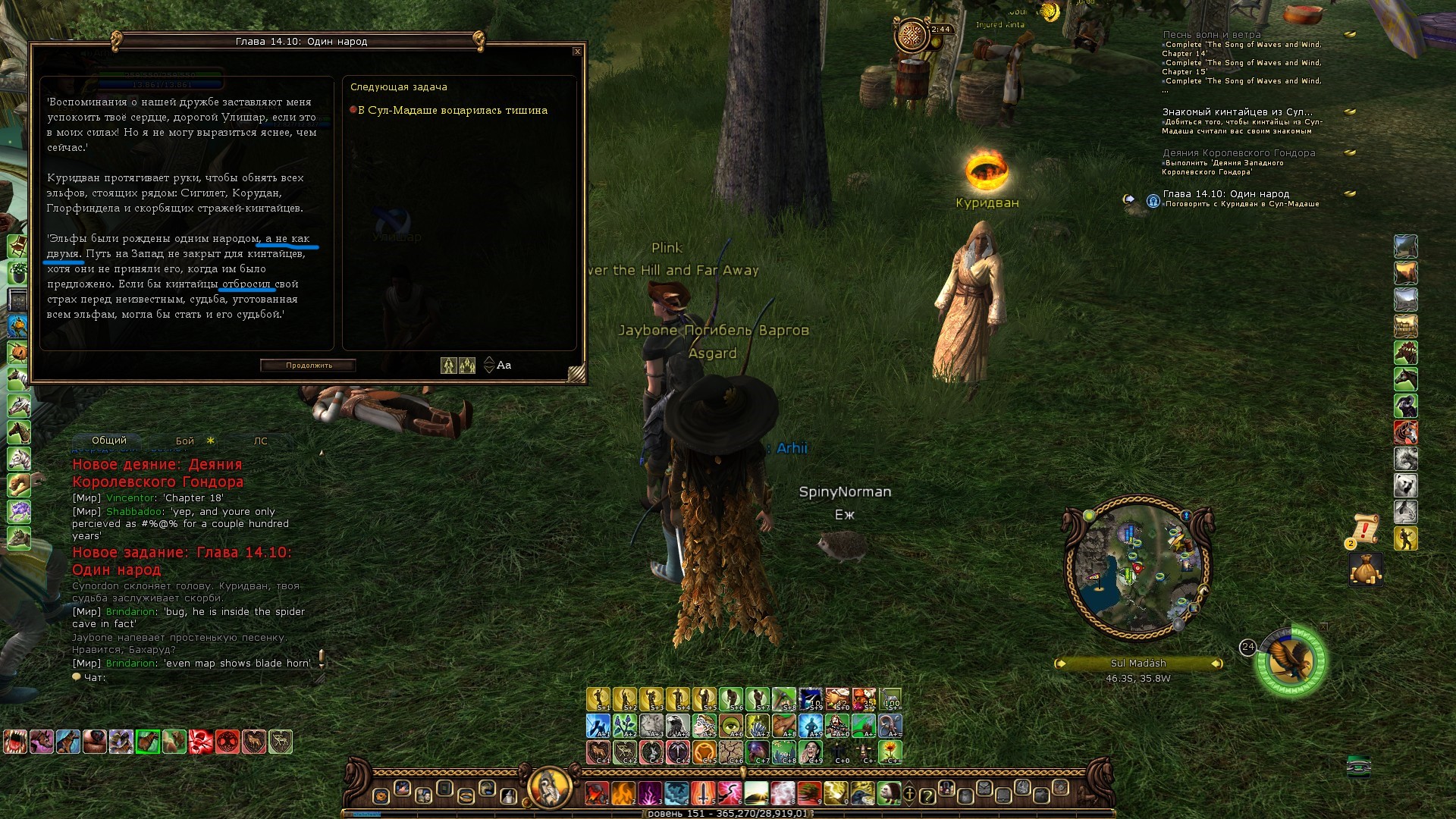
Task: Use the sword skill in slot 5
Action: tap(703, 793)
